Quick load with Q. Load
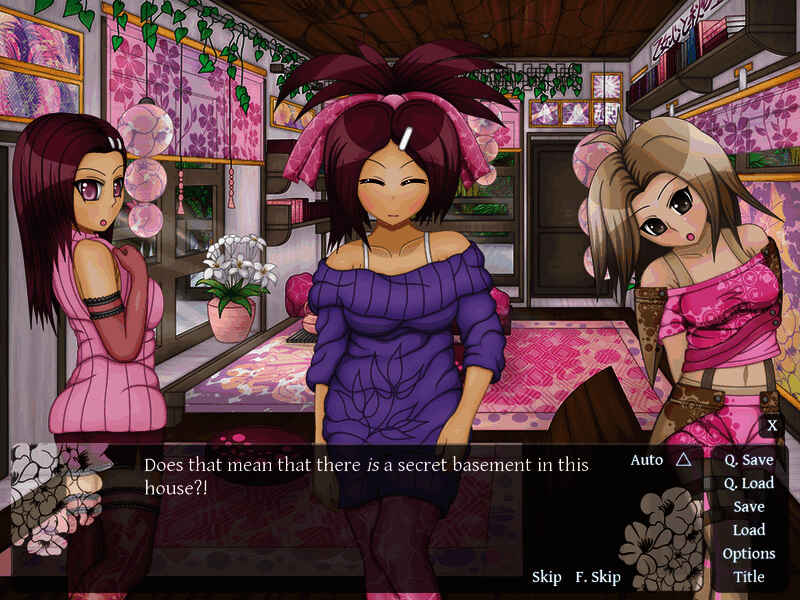This screenshot has width=800, height=600. (x=748, y=483)
